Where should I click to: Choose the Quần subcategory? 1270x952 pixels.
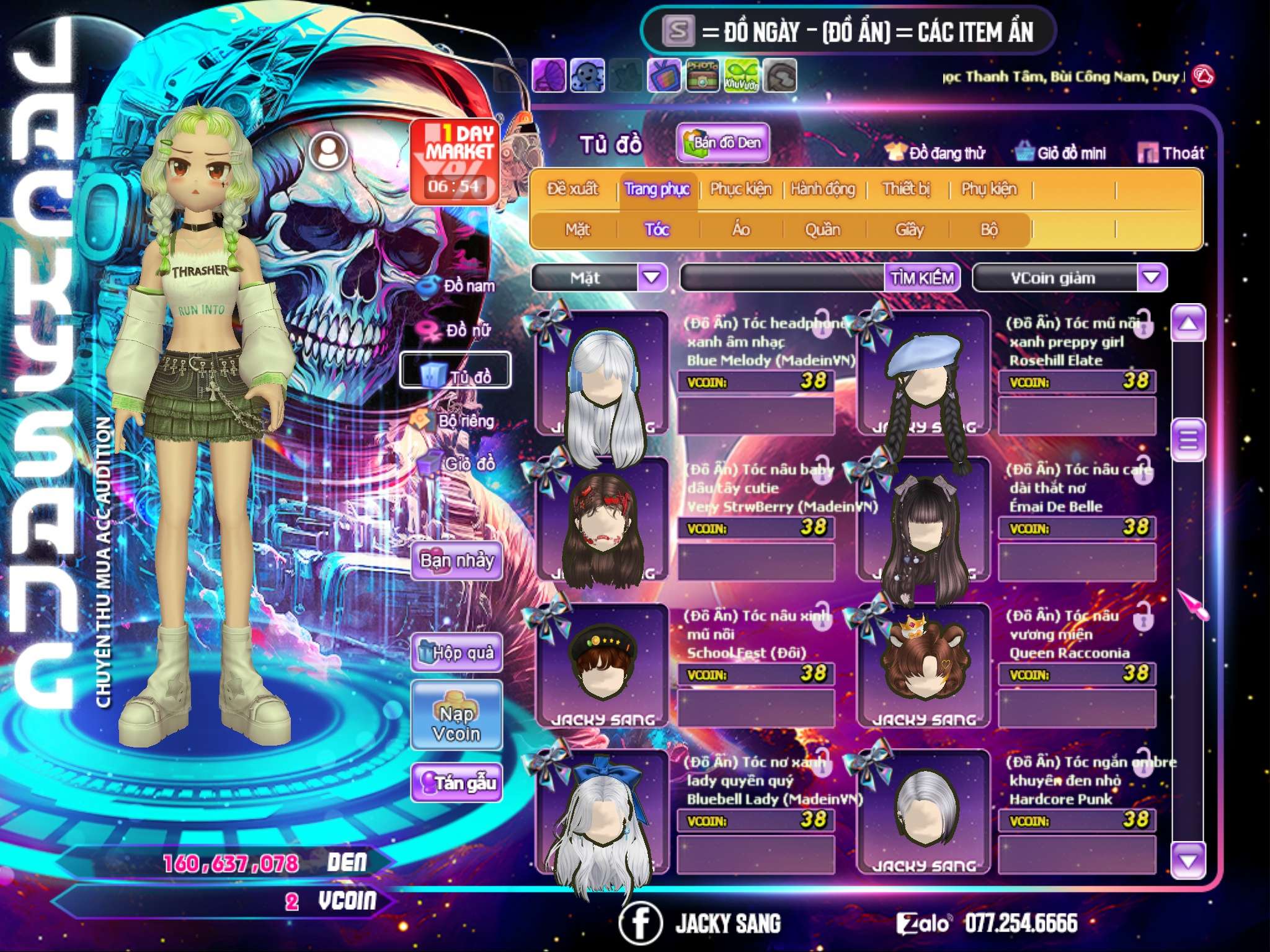click(x=822, y=230)
